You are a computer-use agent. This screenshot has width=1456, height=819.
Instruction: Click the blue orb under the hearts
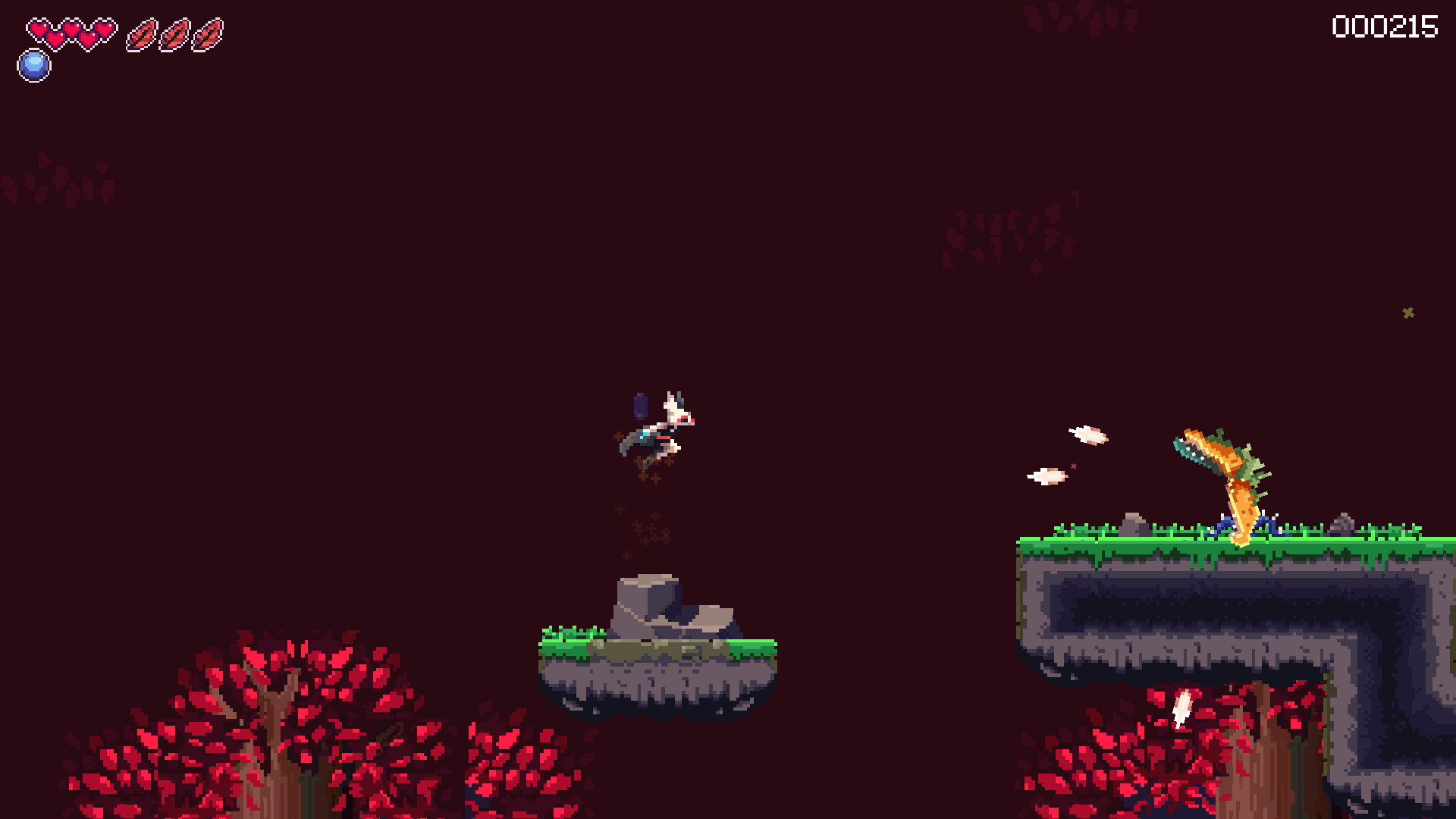pos(33,64)
